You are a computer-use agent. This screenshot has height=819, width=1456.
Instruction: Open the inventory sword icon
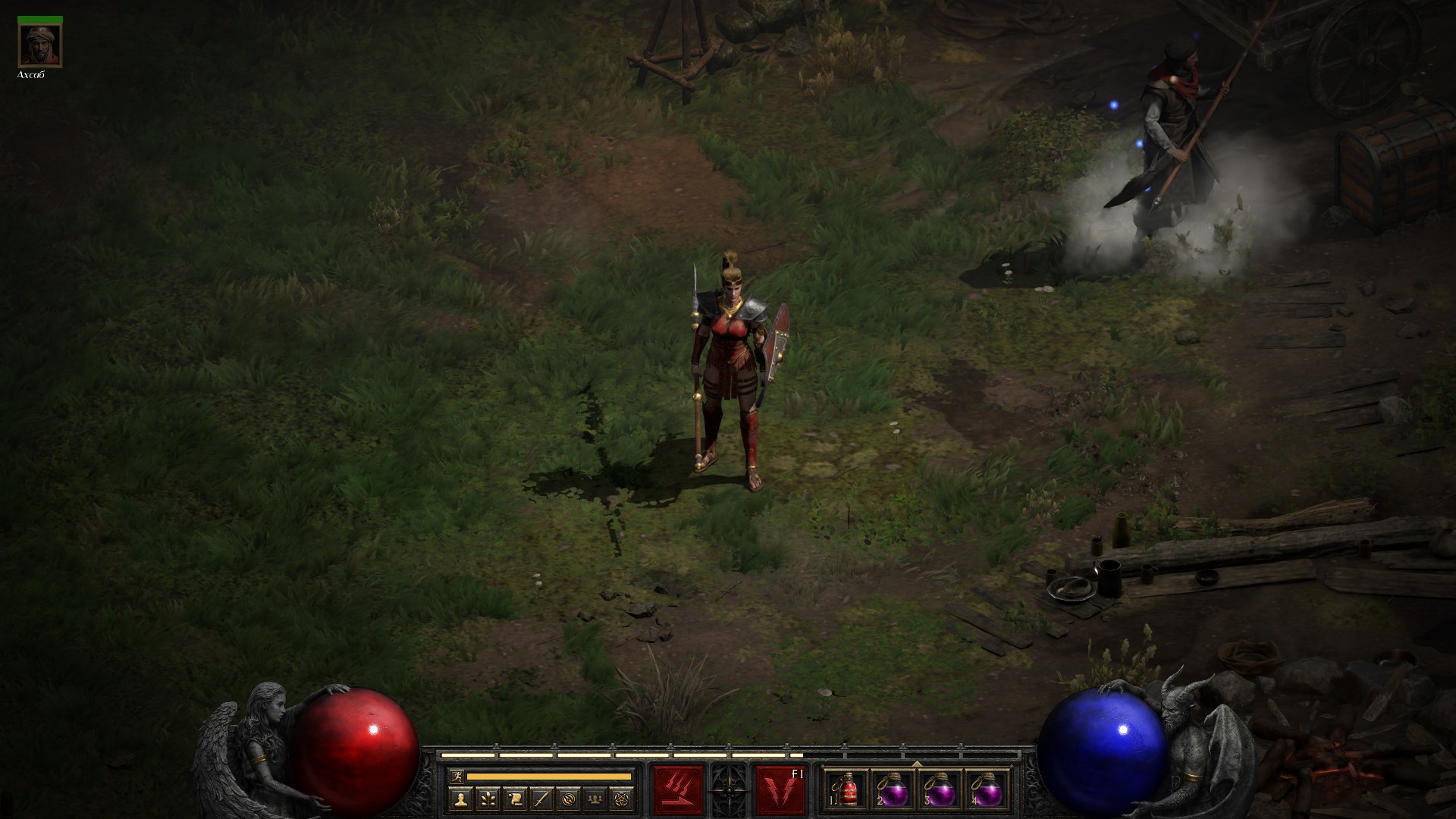tap(542, 799)
